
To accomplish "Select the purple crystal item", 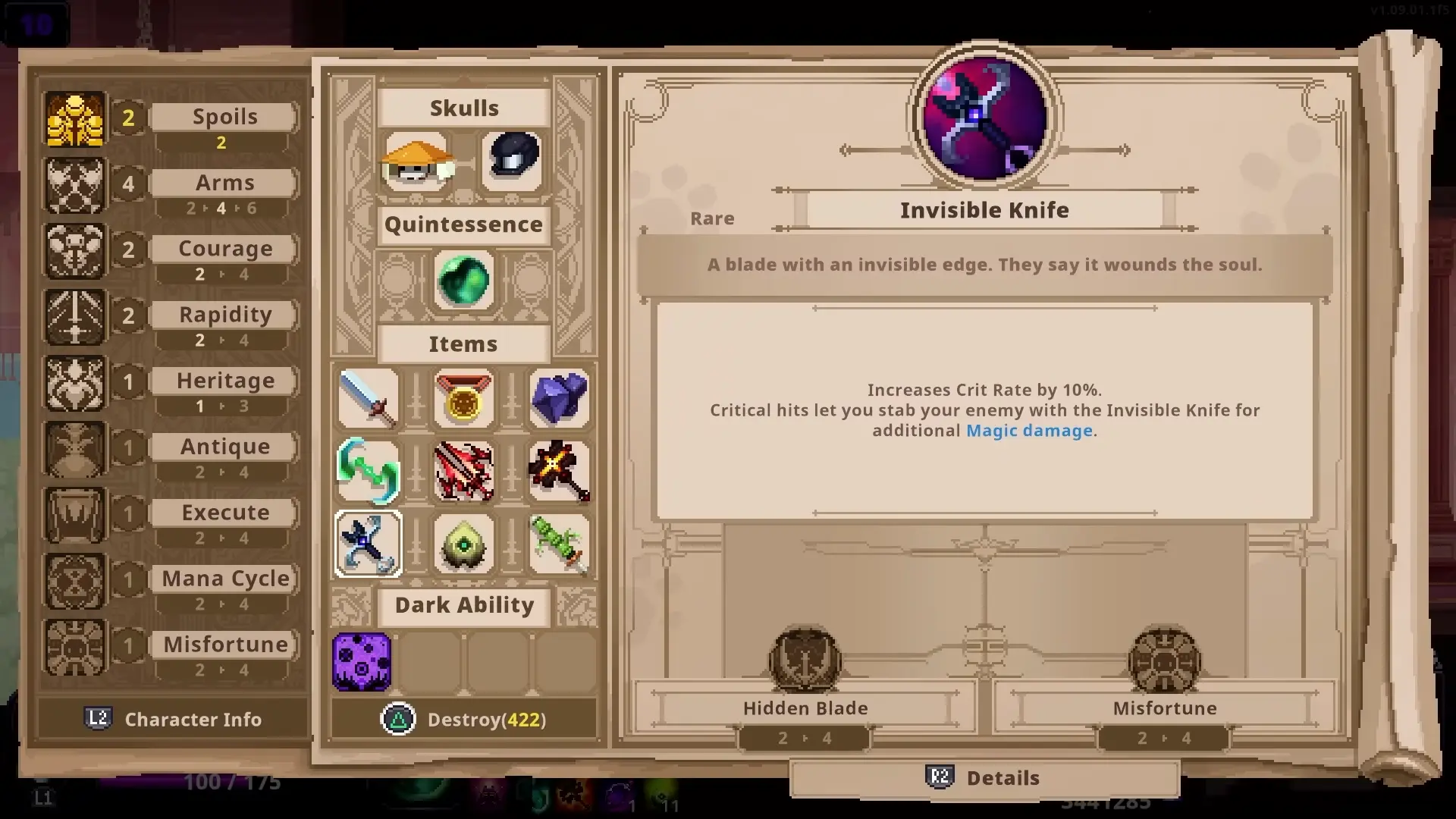I will point(559,398).
